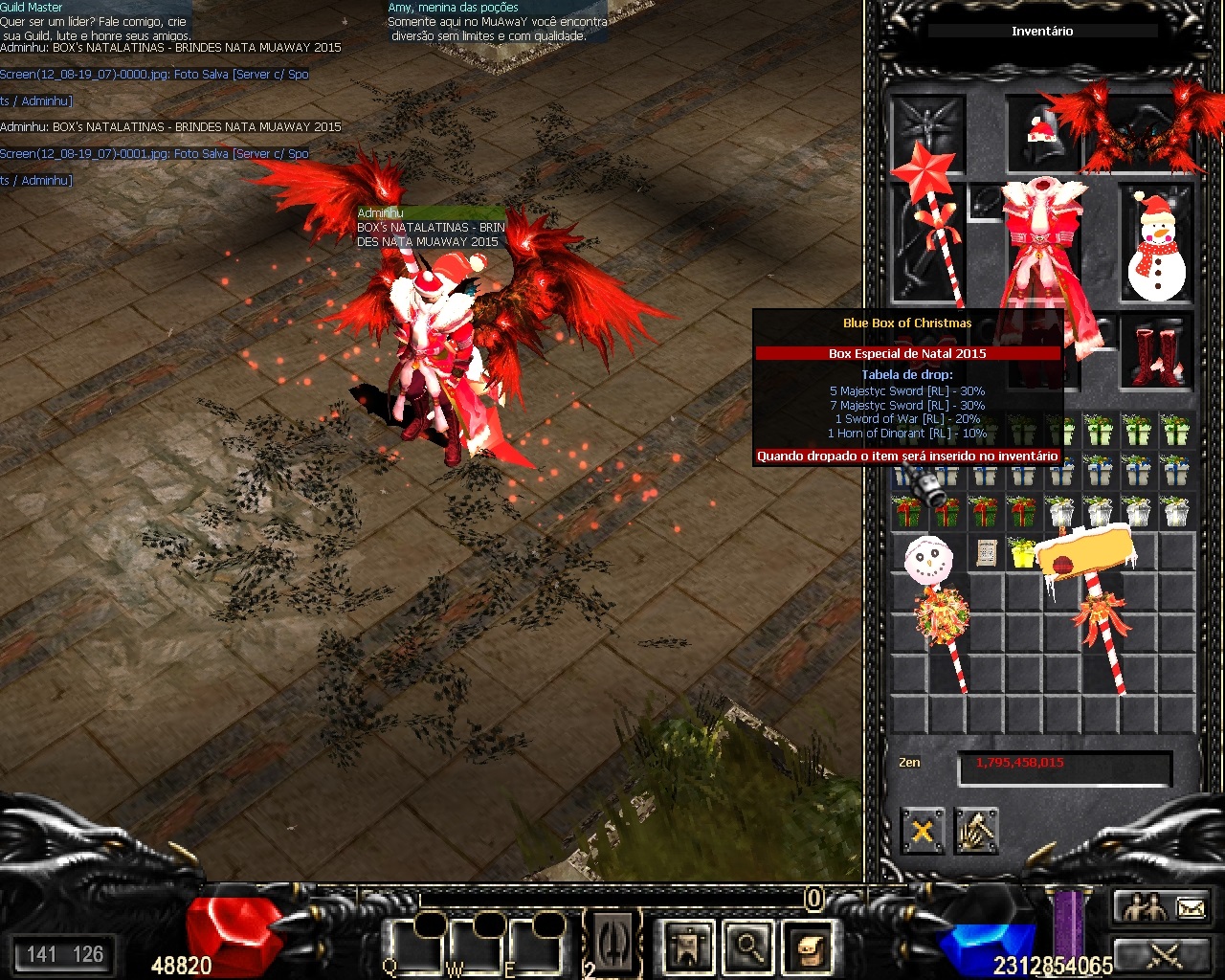Select the yellow gift box in inventory

pyautogui.click(x=1022, y=552)
